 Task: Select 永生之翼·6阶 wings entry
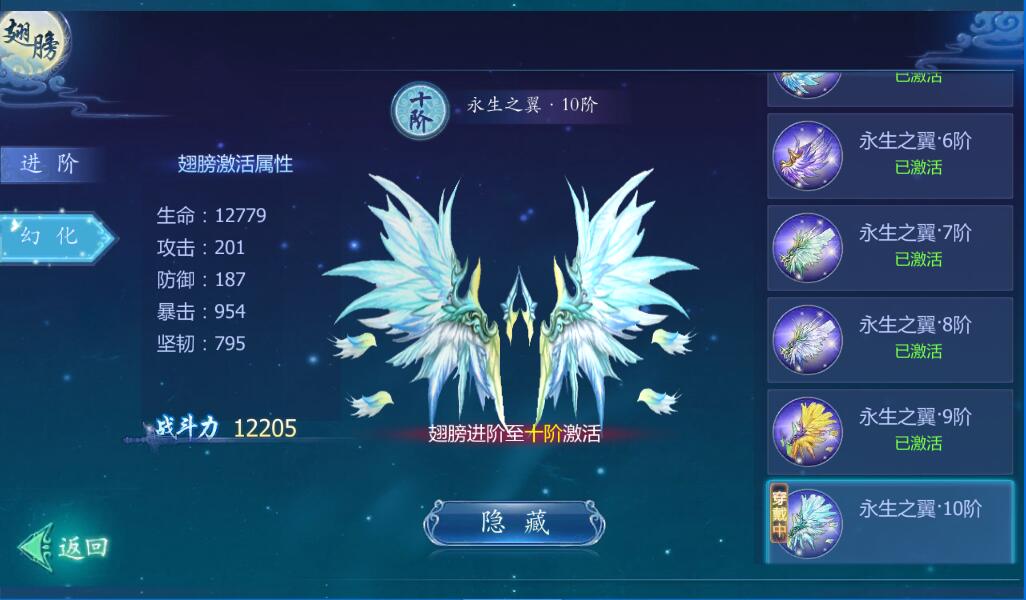pyautogui.click(x=889, y=155)
